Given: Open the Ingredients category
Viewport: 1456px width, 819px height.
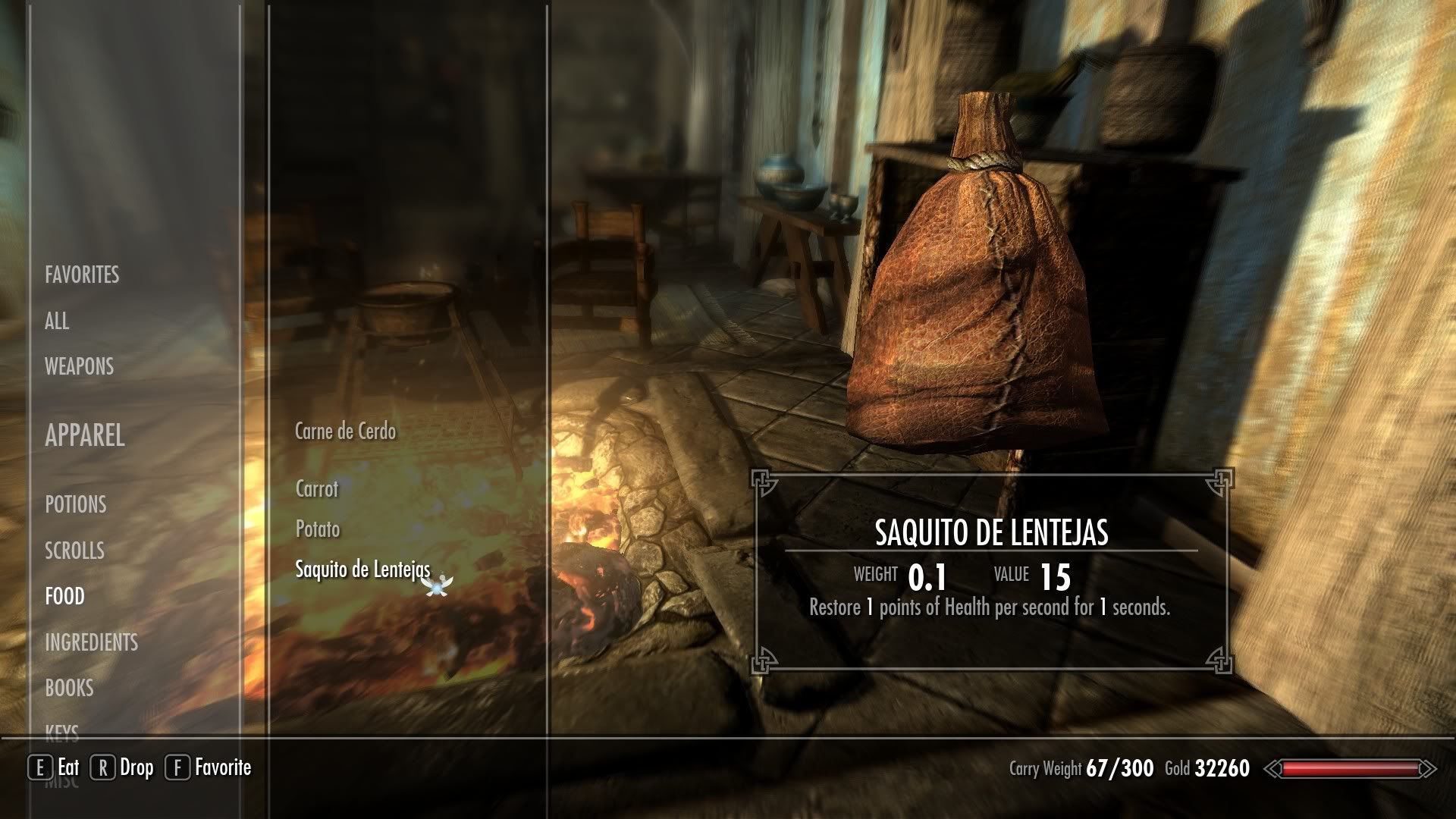Looking at the screenshot, I should pyautogui.click(x=91, y=642).
